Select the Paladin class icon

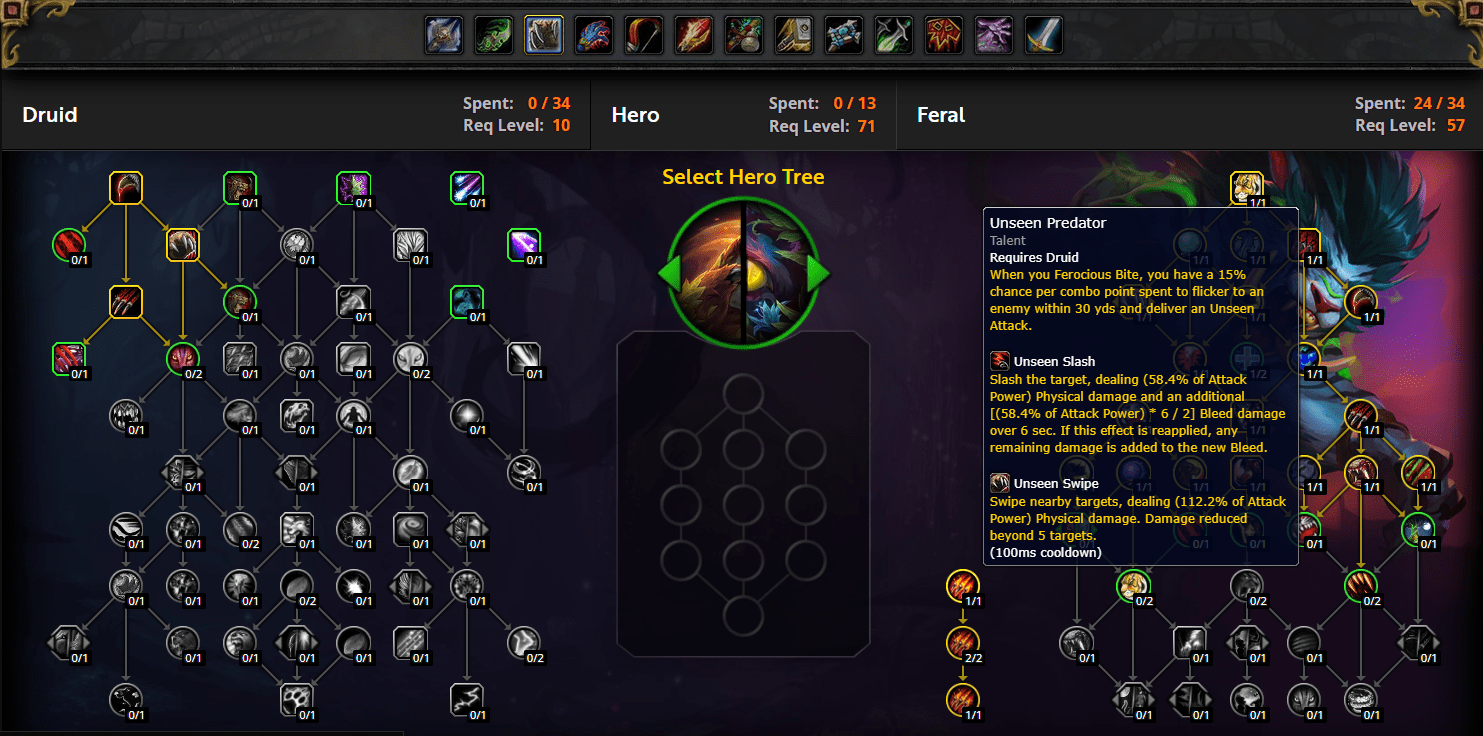[x=793, y=34]
